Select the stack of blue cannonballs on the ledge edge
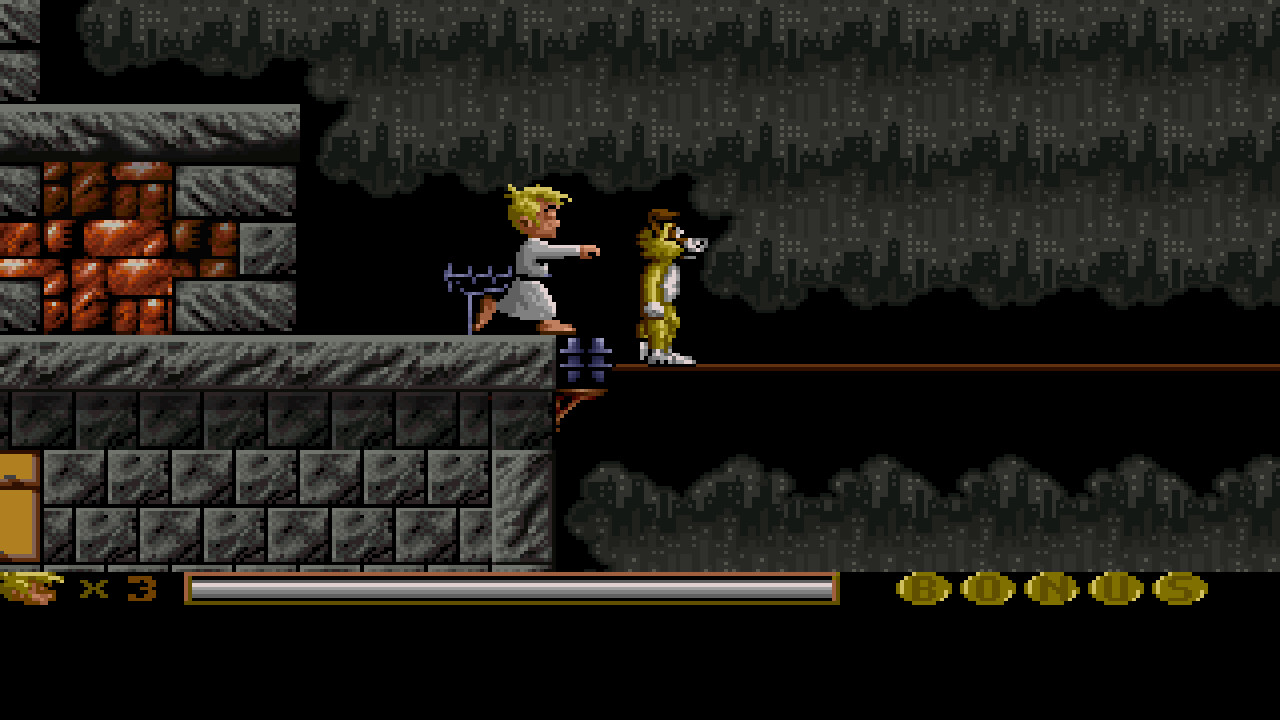 pos(585,358)
